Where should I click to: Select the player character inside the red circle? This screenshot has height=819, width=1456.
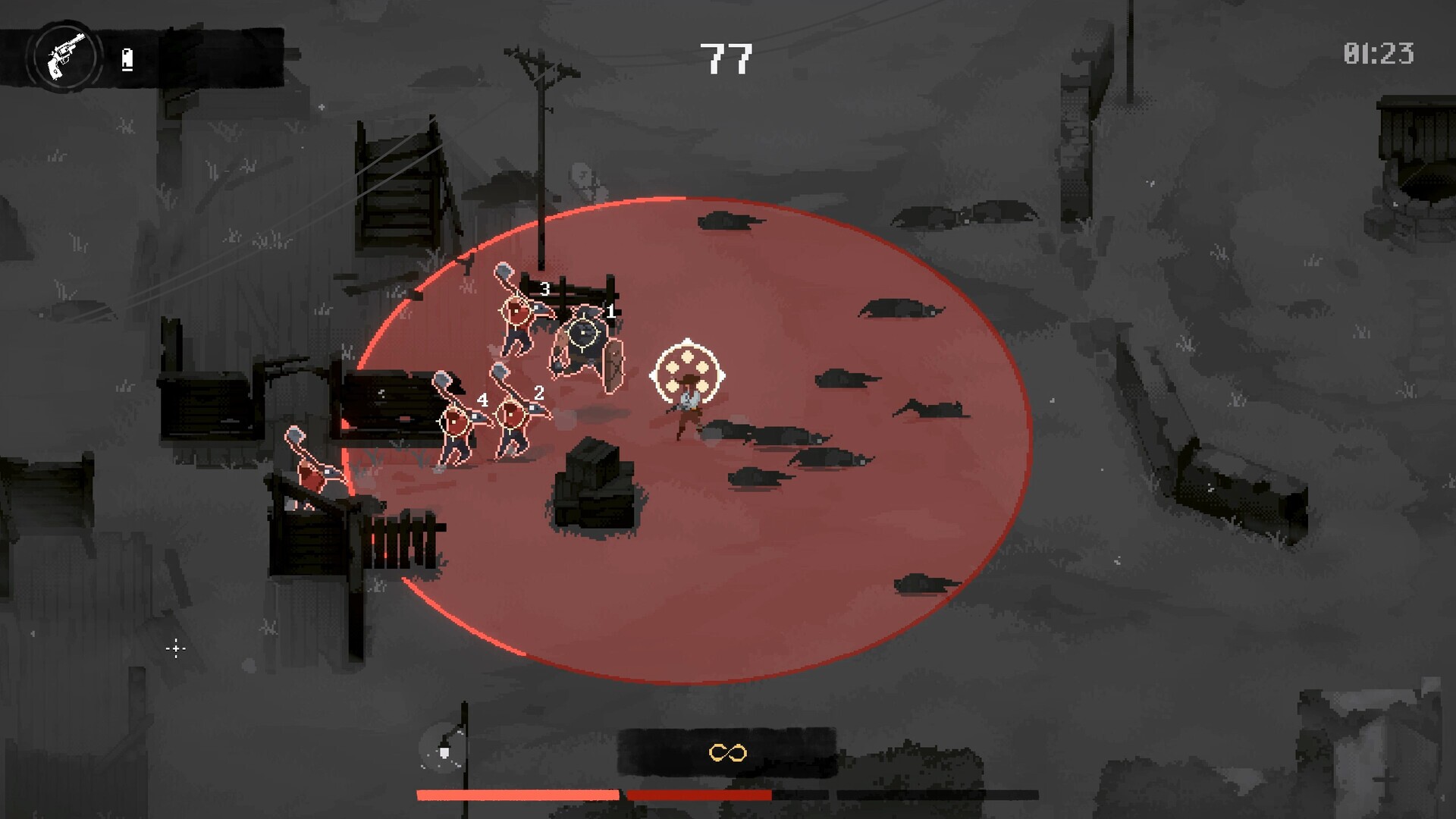pyautogui.click(x=687, y=409)
